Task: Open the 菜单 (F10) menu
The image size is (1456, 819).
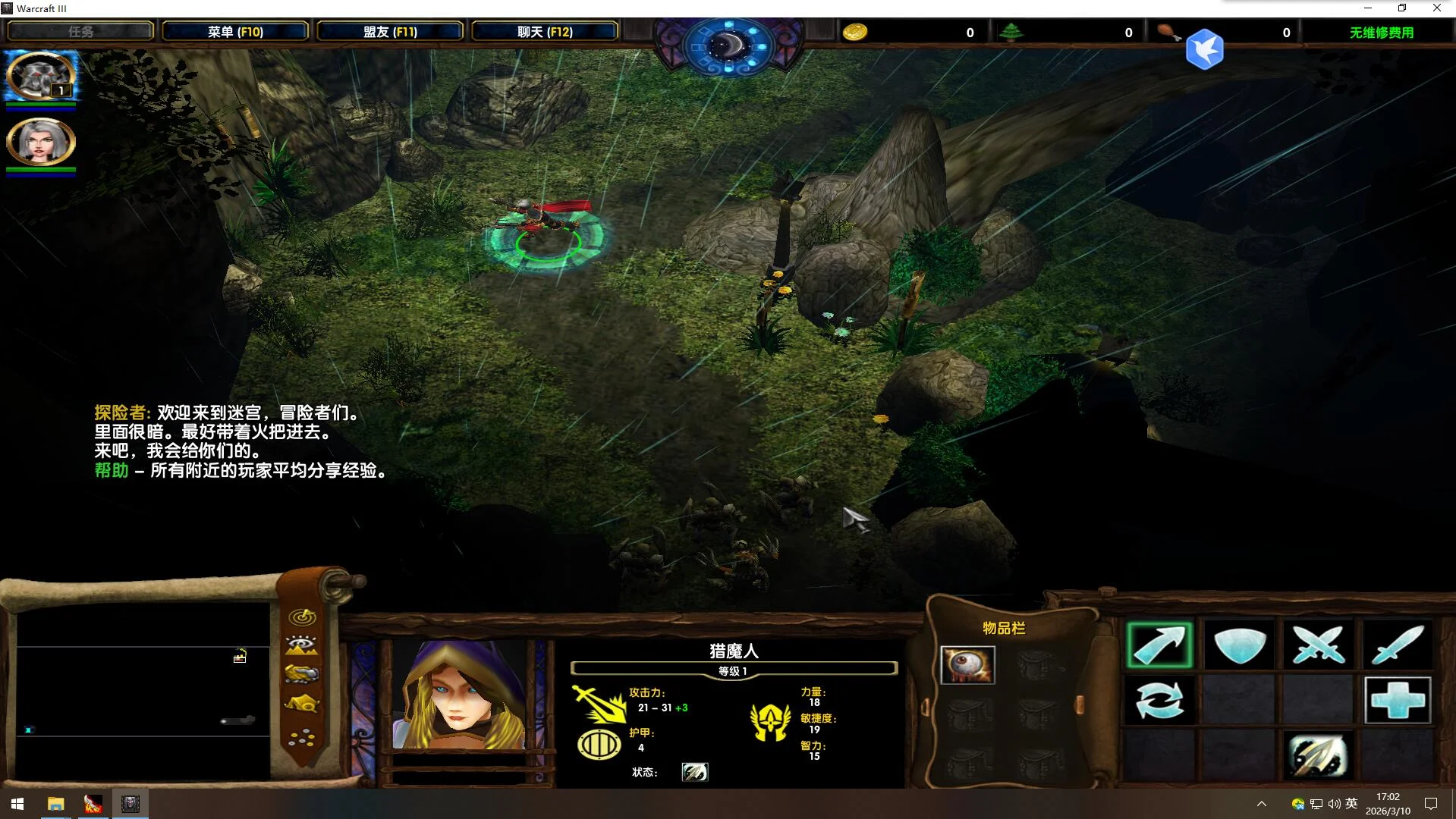Action: click(235, 32)
